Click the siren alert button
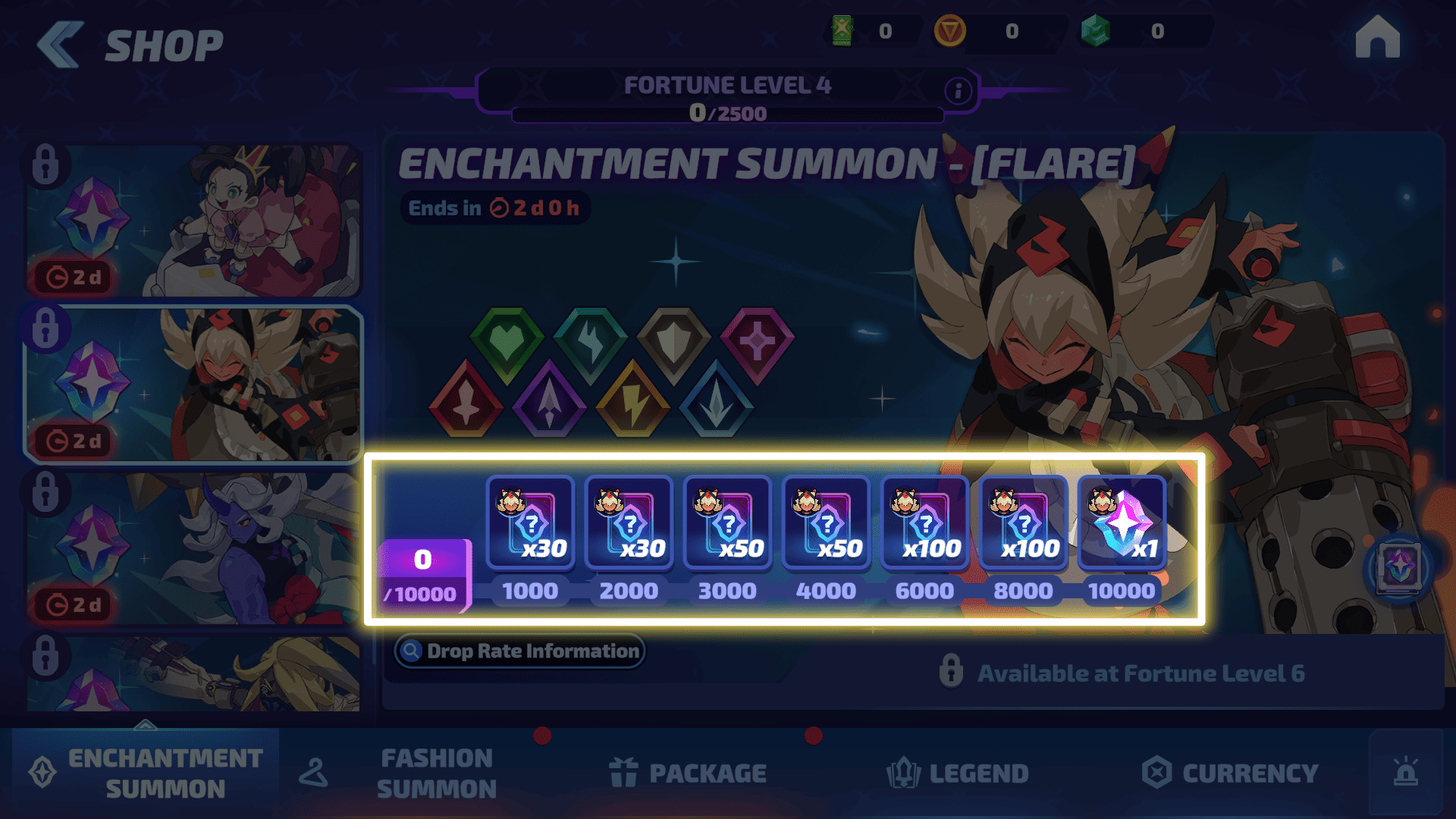This screenshot has height=819, width=1456. (1405, 772)
